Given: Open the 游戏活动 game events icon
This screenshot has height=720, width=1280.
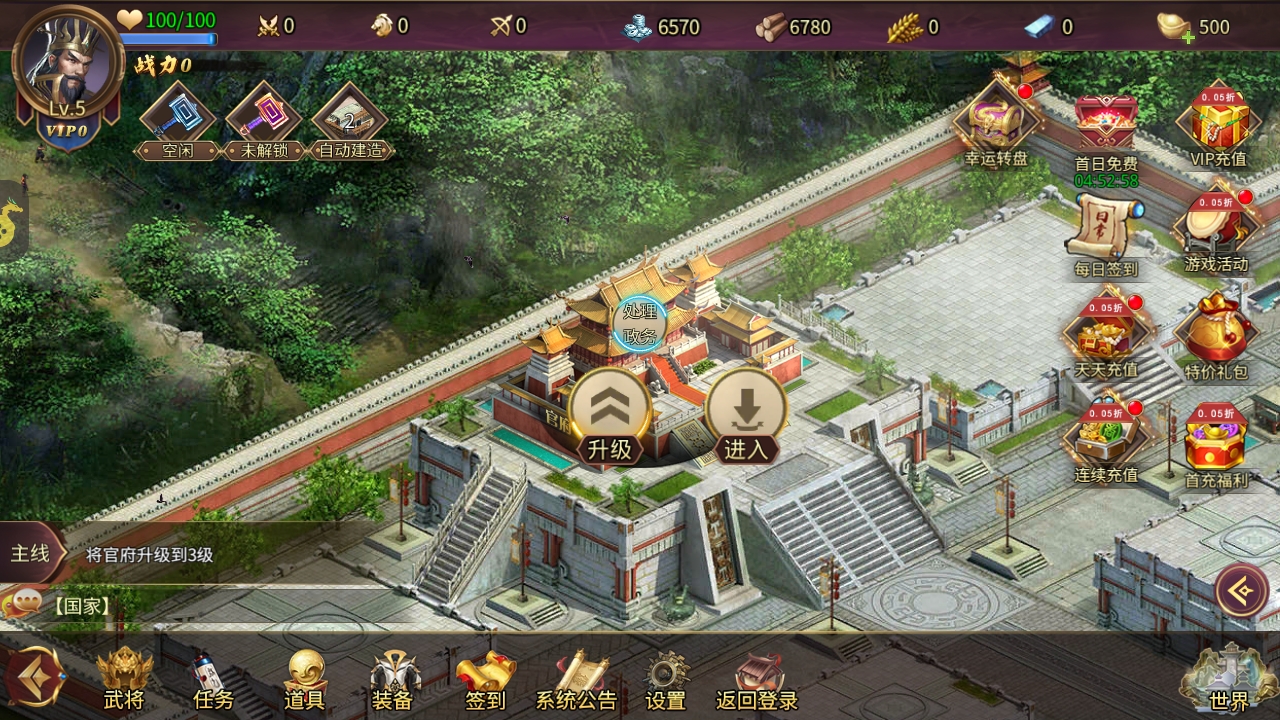Looking at the screenshot, I should point(1216,232).
